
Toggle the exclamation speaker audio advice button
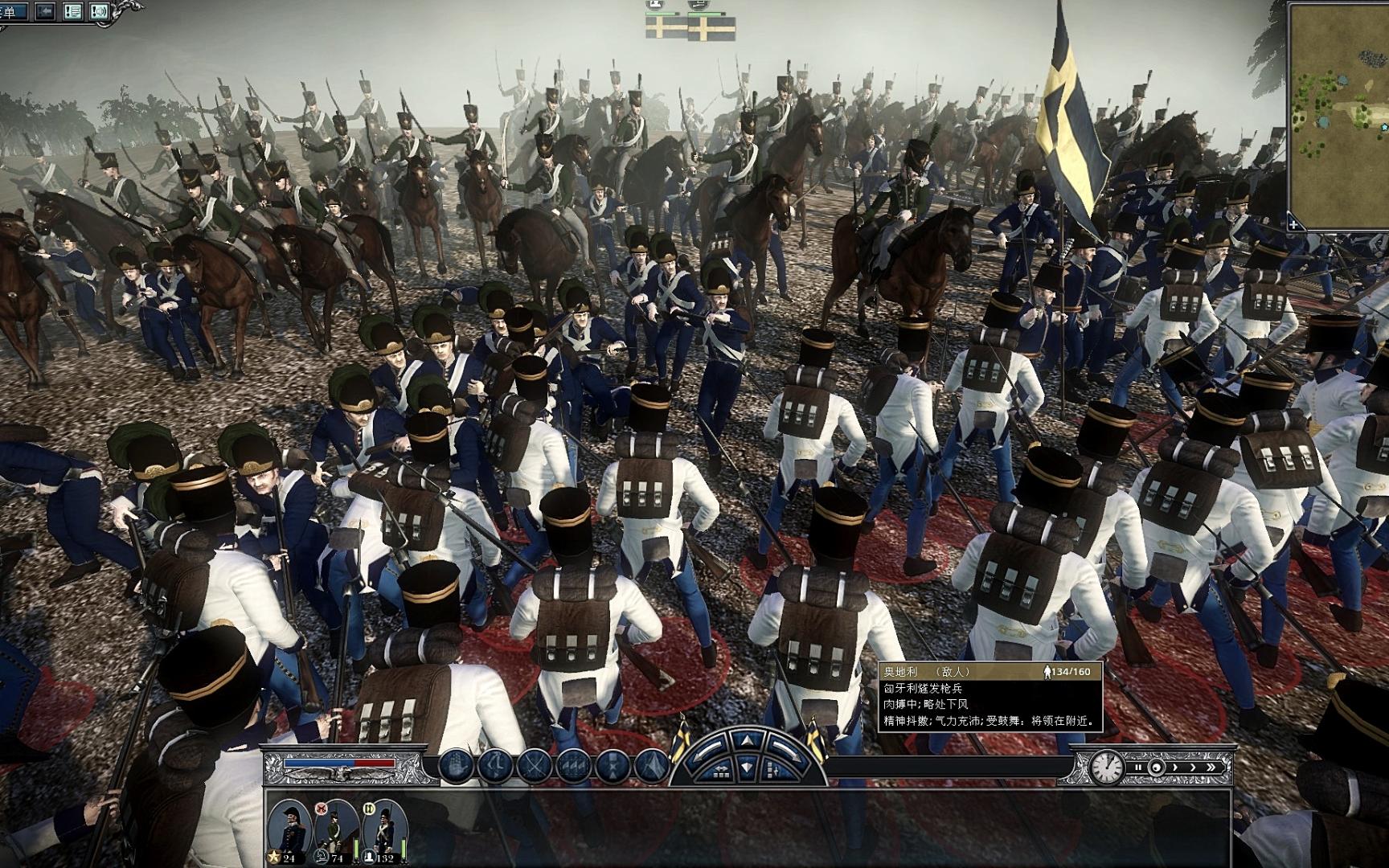tap(99, 11)
